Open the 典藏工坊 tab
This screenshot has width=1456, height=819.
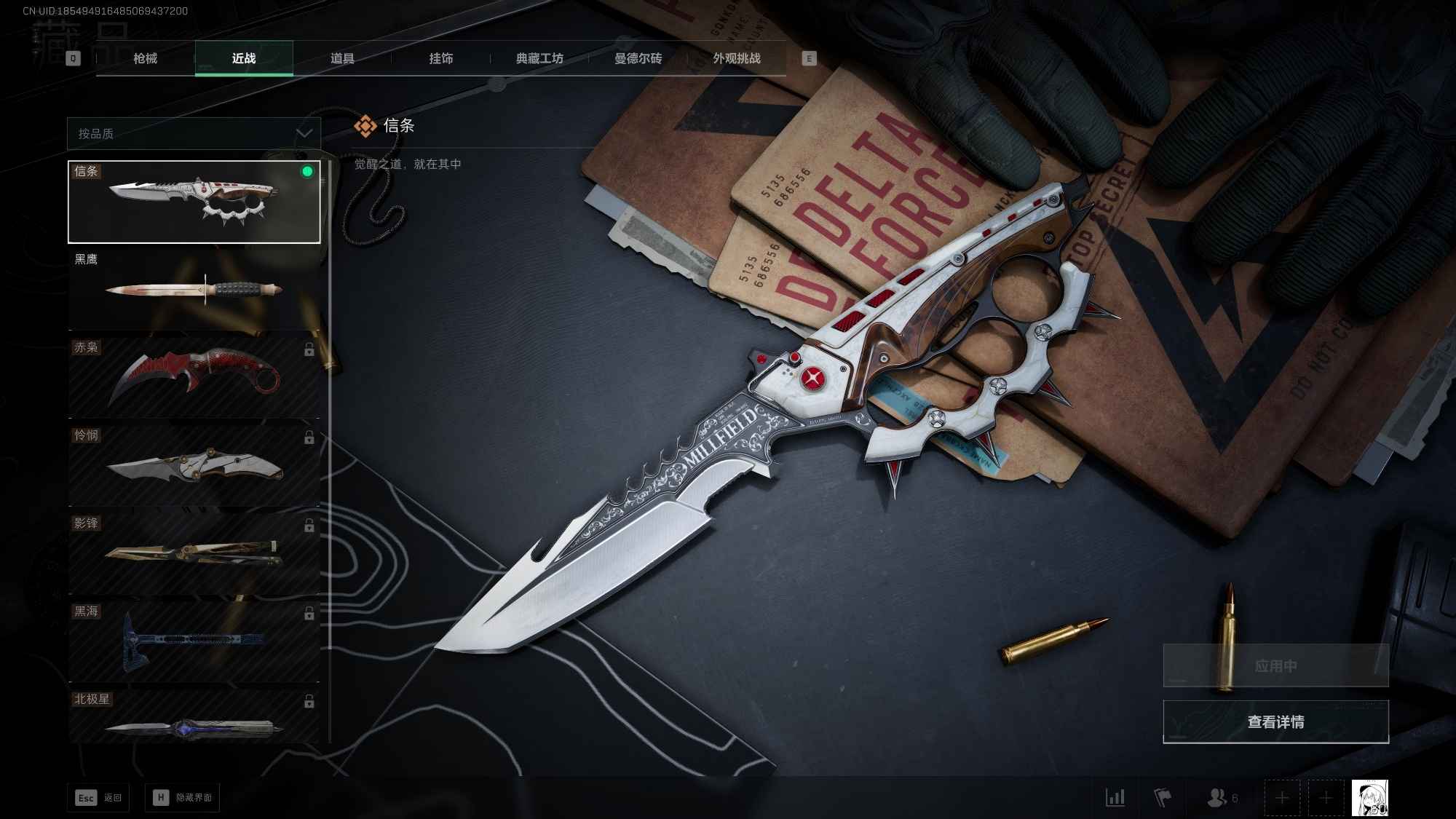540,58
